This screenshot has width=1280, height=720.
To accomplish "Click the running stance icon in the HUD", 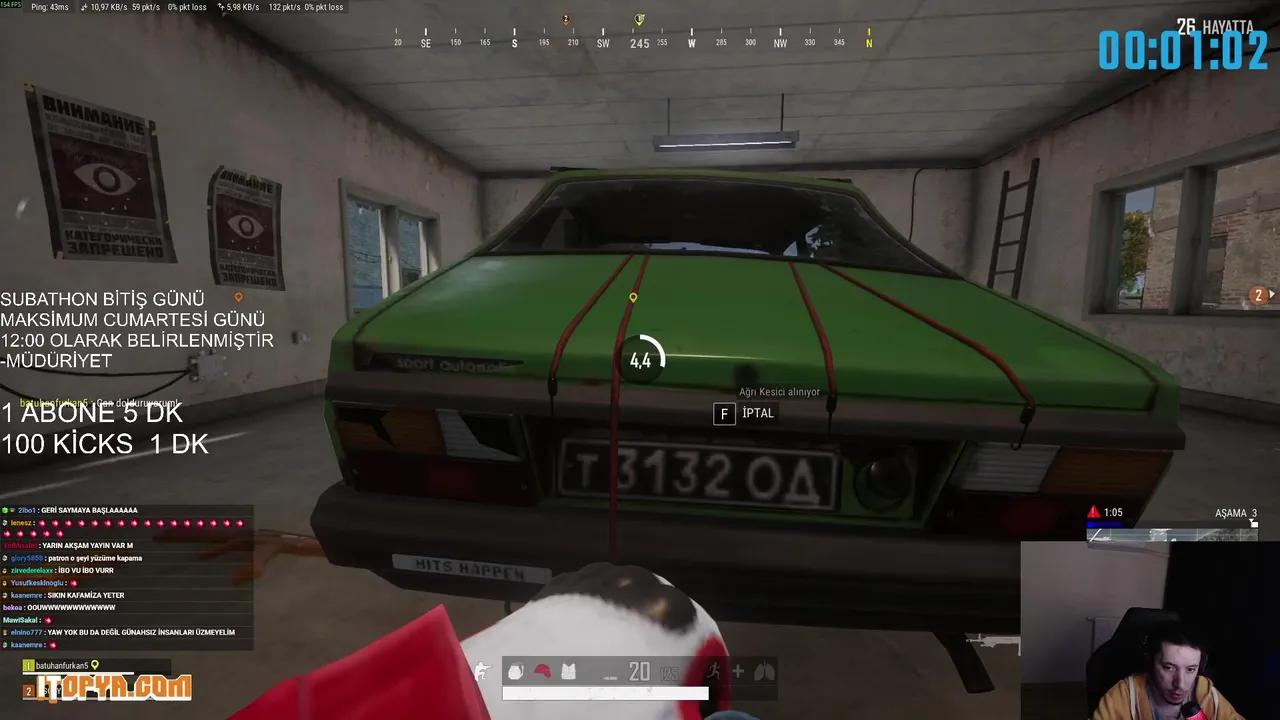I will point(712,671).
